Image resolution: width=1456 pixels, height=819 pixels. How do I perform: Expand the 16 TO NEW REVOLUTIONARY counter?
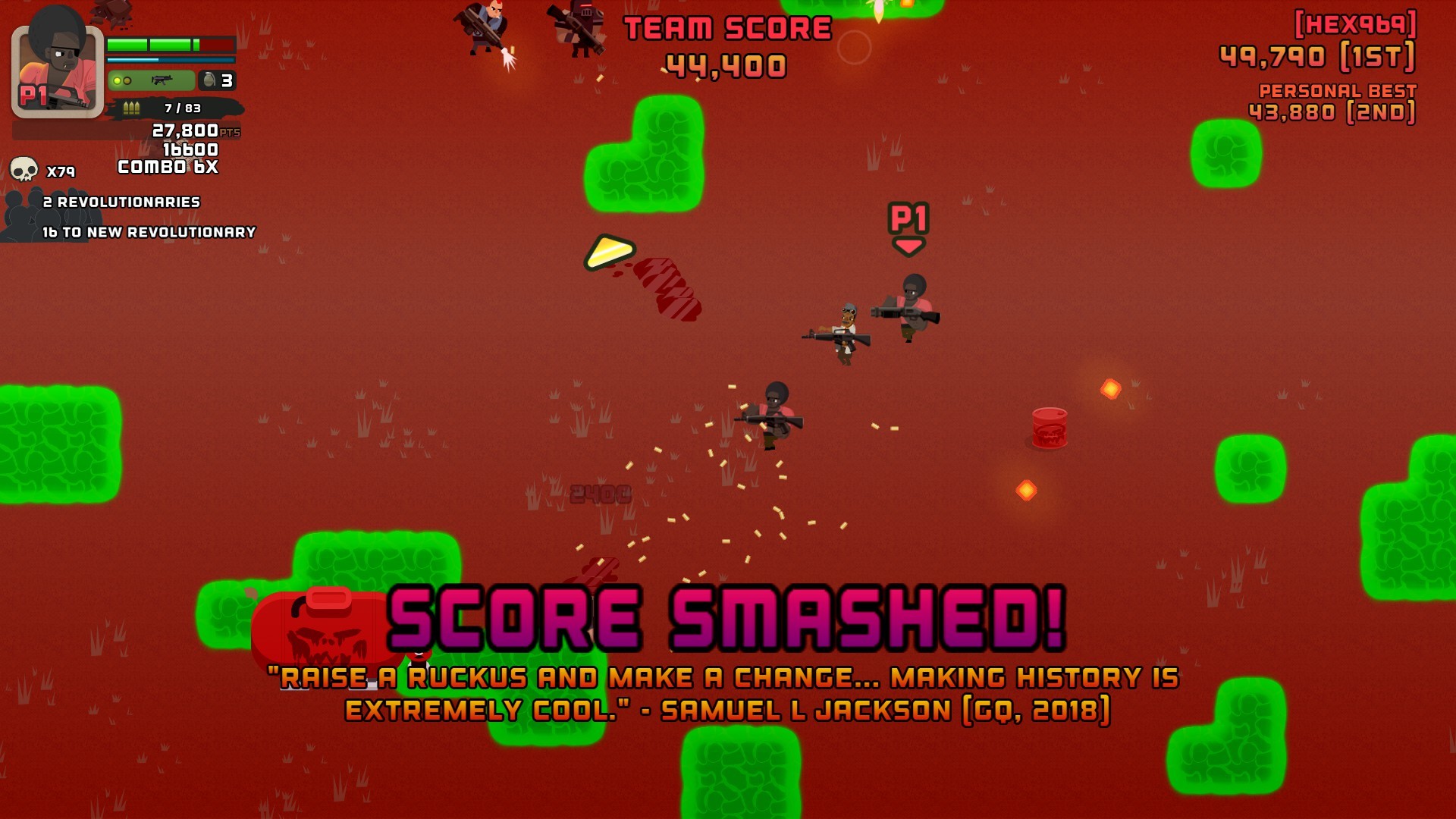coord(149,232)
